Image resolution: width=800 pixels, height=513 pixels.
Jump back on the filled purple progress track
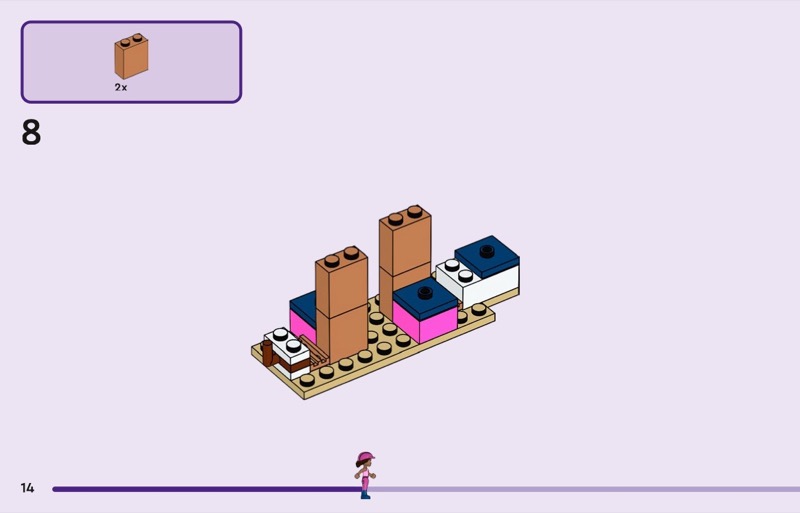click(x=200, y=489)
